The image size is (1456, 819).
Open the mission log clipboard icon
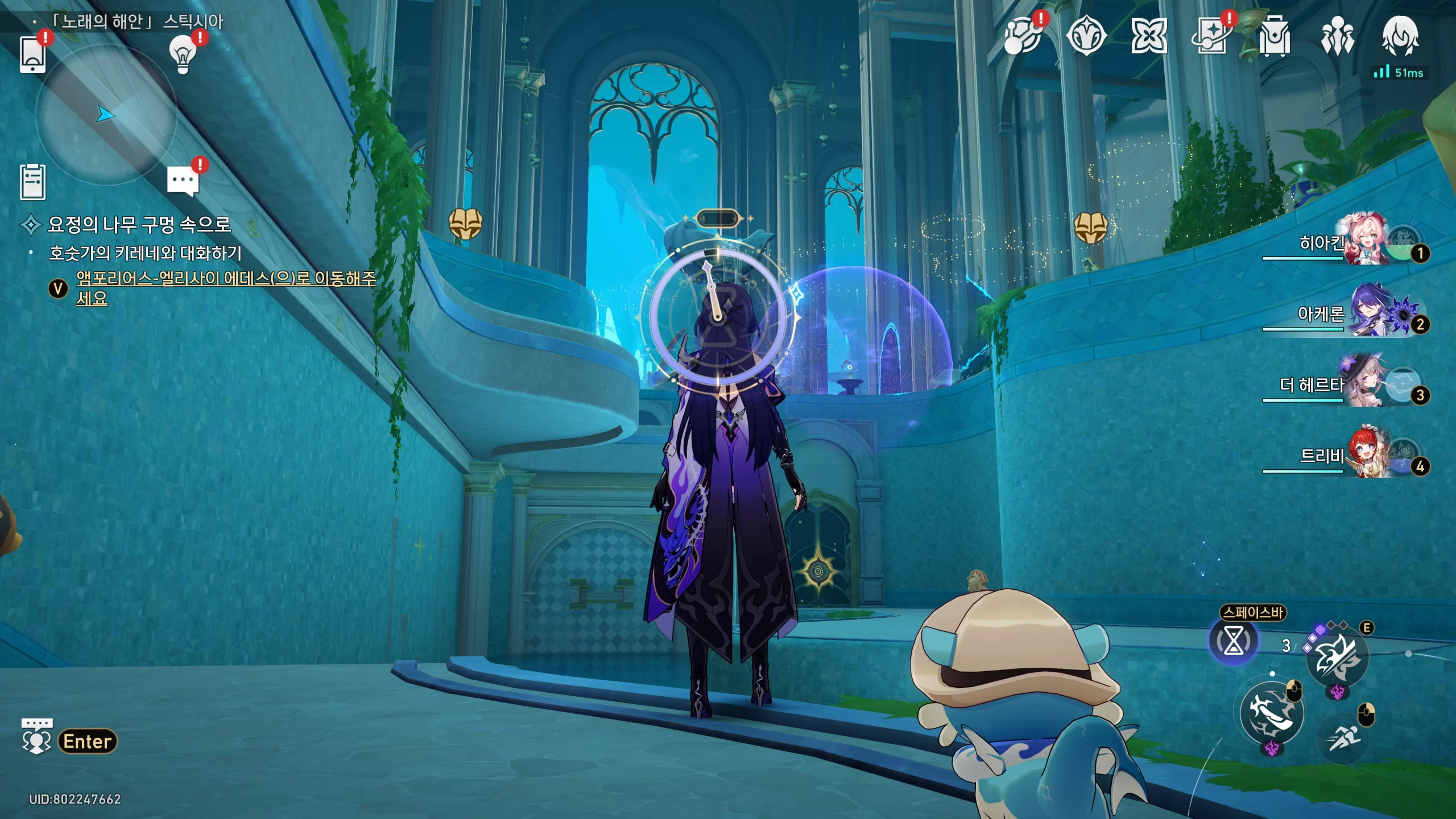click(32, 182)
